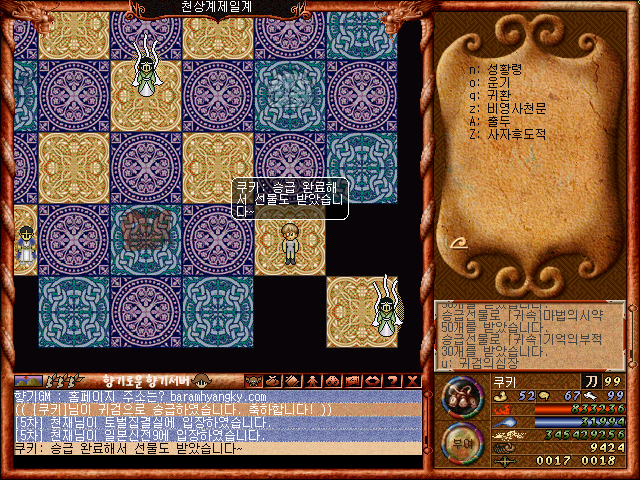Close the toolbar with the X button
This screenshot has height=480, width=640.
[x=412, y=380]
